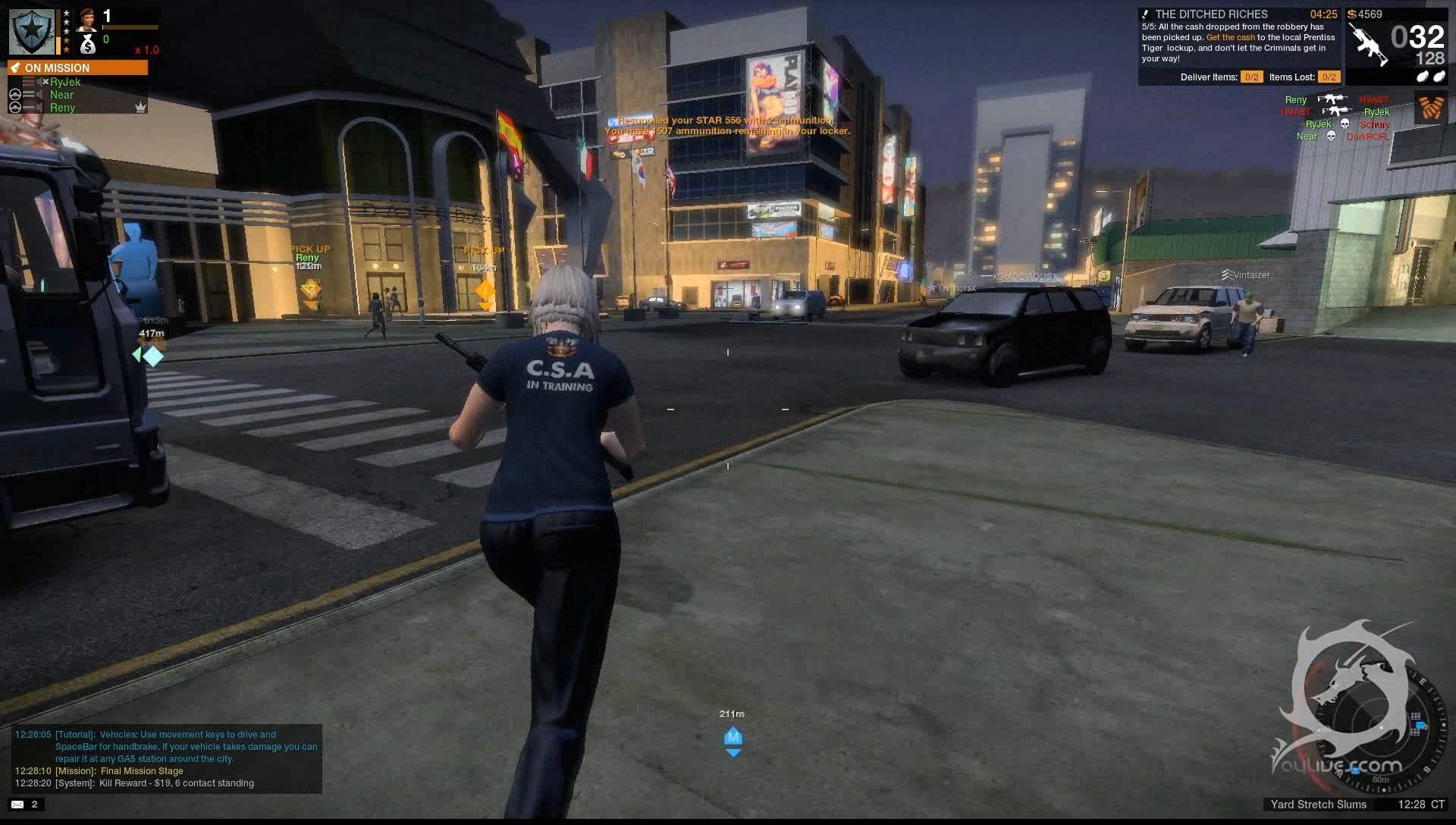Click the crown icon next to Reny
This screenshot has height=825, width=1456.
click(140, 107)
